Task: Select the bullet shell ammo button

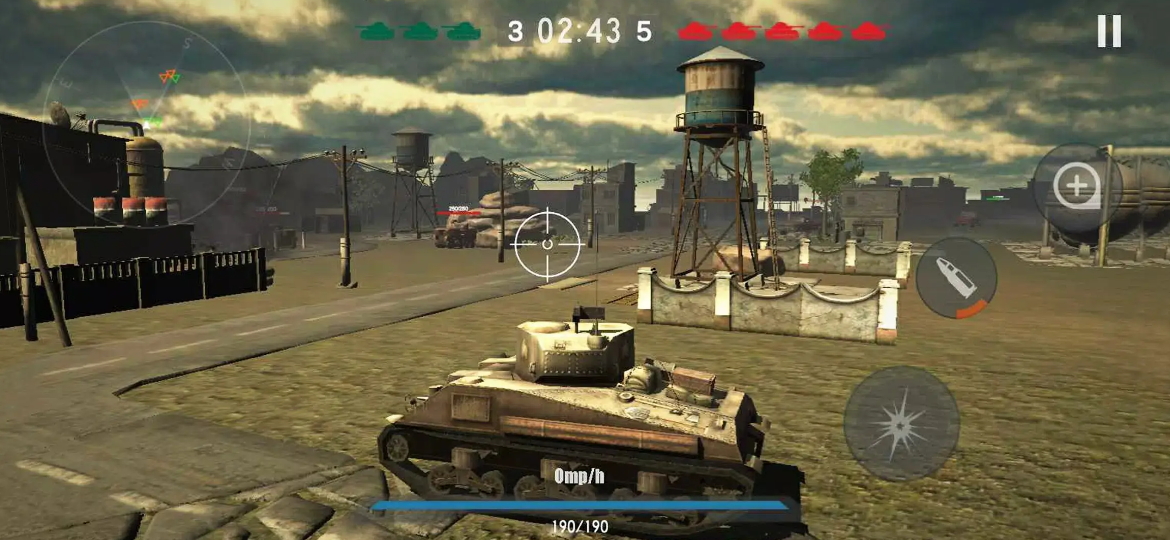Action: pyautogui.click(x=957, y=277)
